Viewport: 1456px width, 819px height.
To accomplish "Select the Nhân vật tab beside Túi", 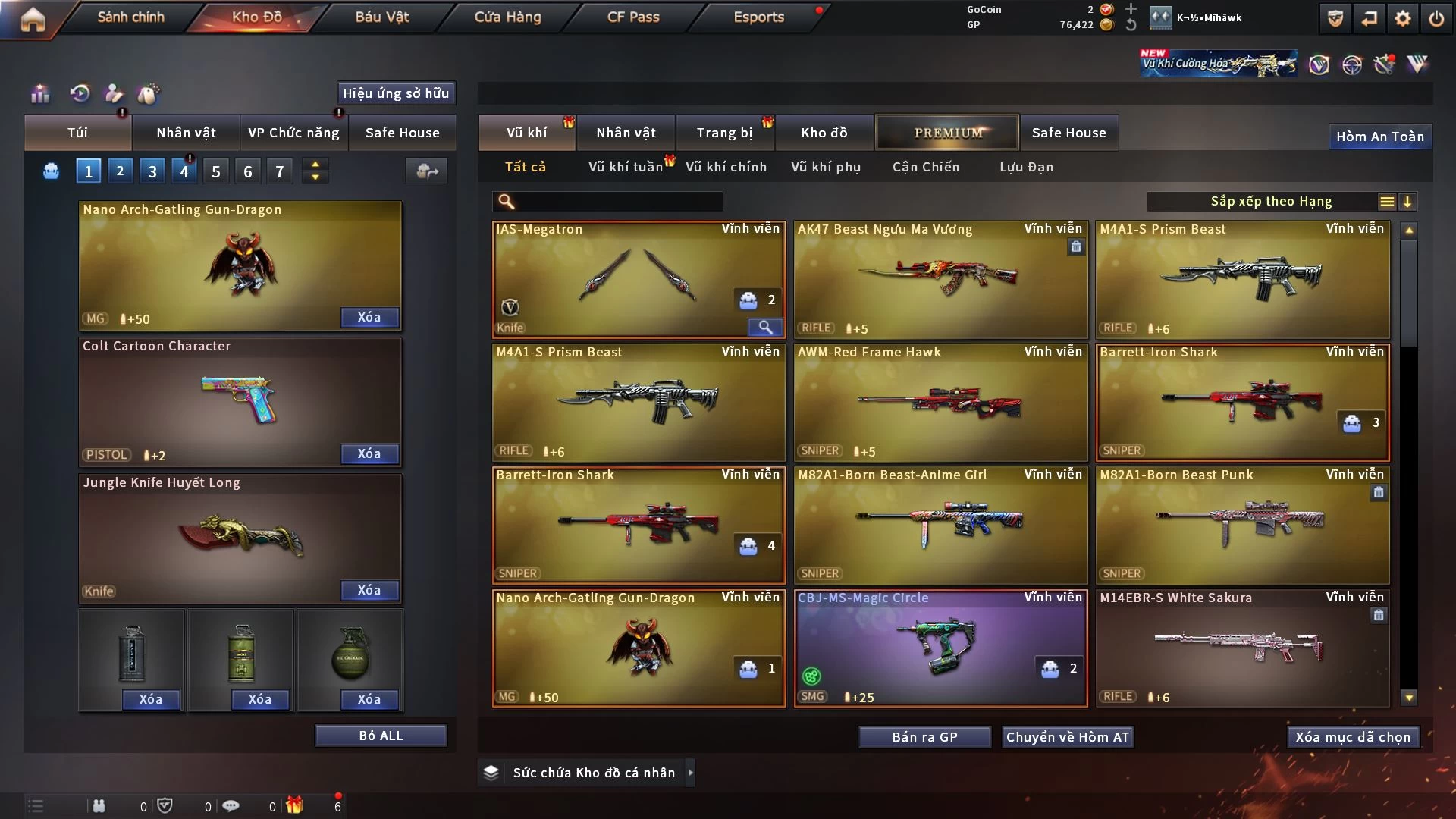I will (x=186, y=133).
